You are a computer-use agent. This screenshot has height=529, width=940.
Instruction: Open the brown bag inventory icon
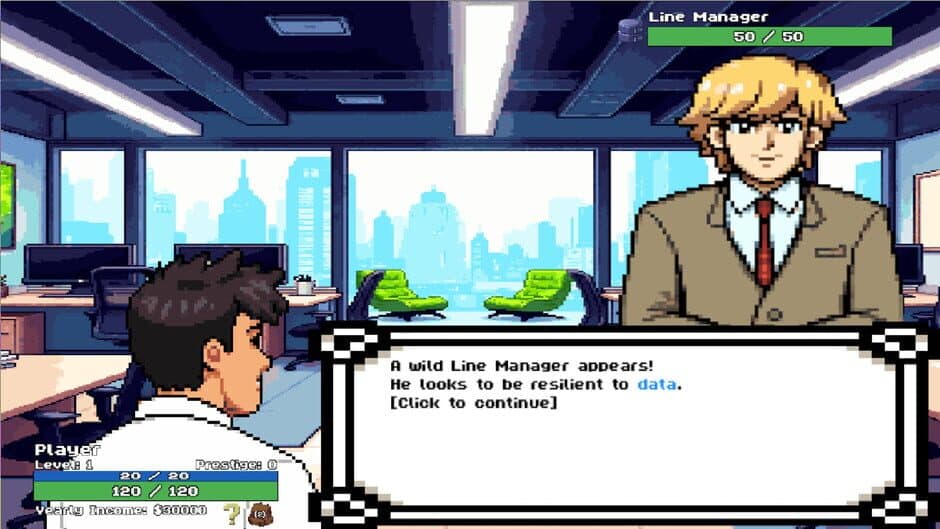coord(261,514)
